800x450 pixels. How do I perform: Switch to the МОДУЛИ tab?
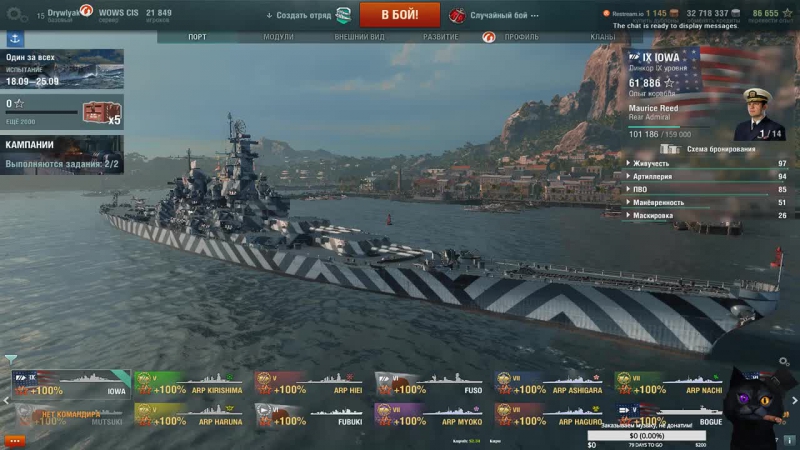point(278,37)
